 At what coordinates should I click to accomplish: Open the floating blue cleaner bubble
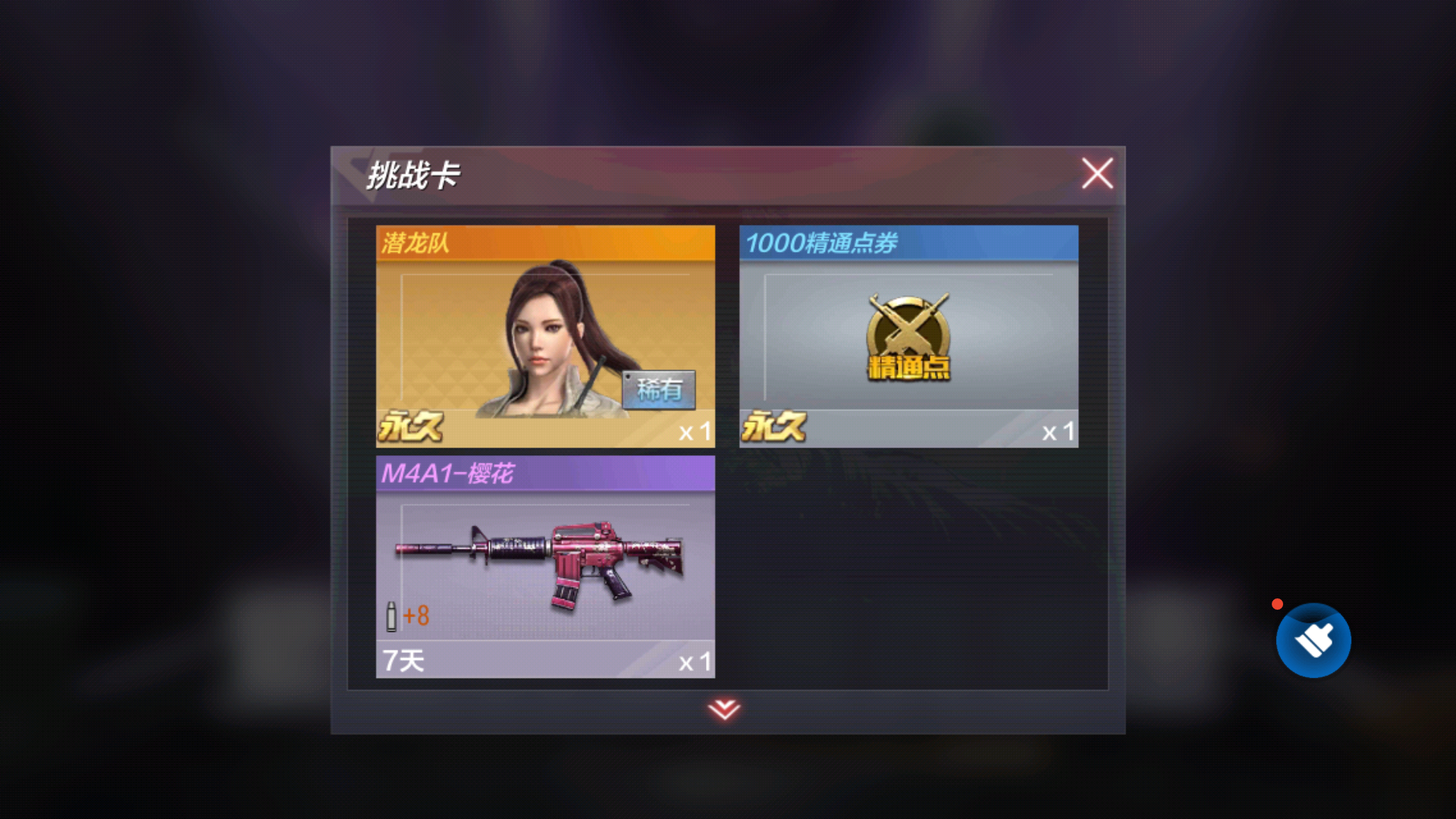(1313, 639)
